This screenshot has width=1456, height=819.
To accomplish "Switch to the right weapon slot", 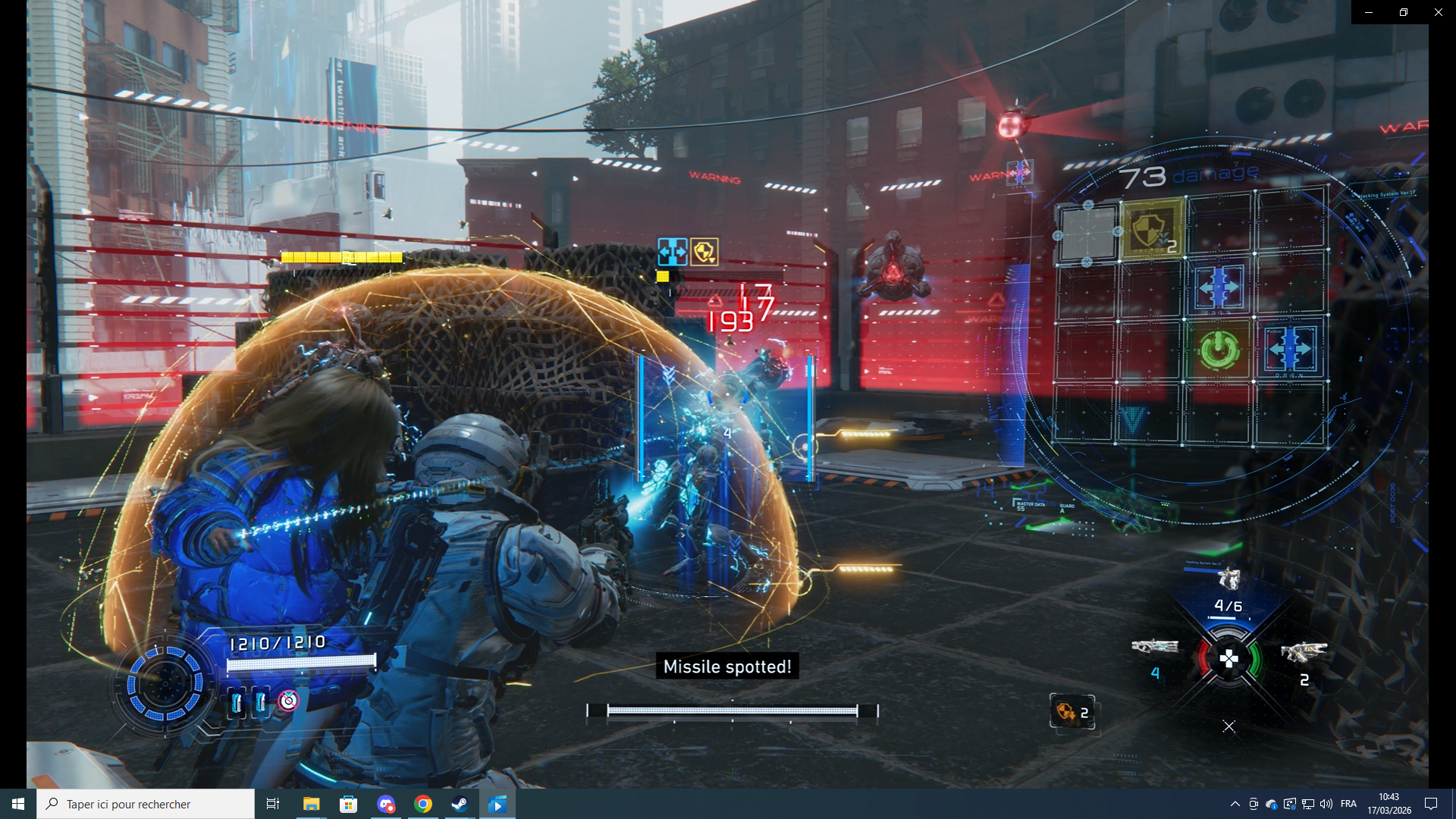I will [x=1304, y=652].
